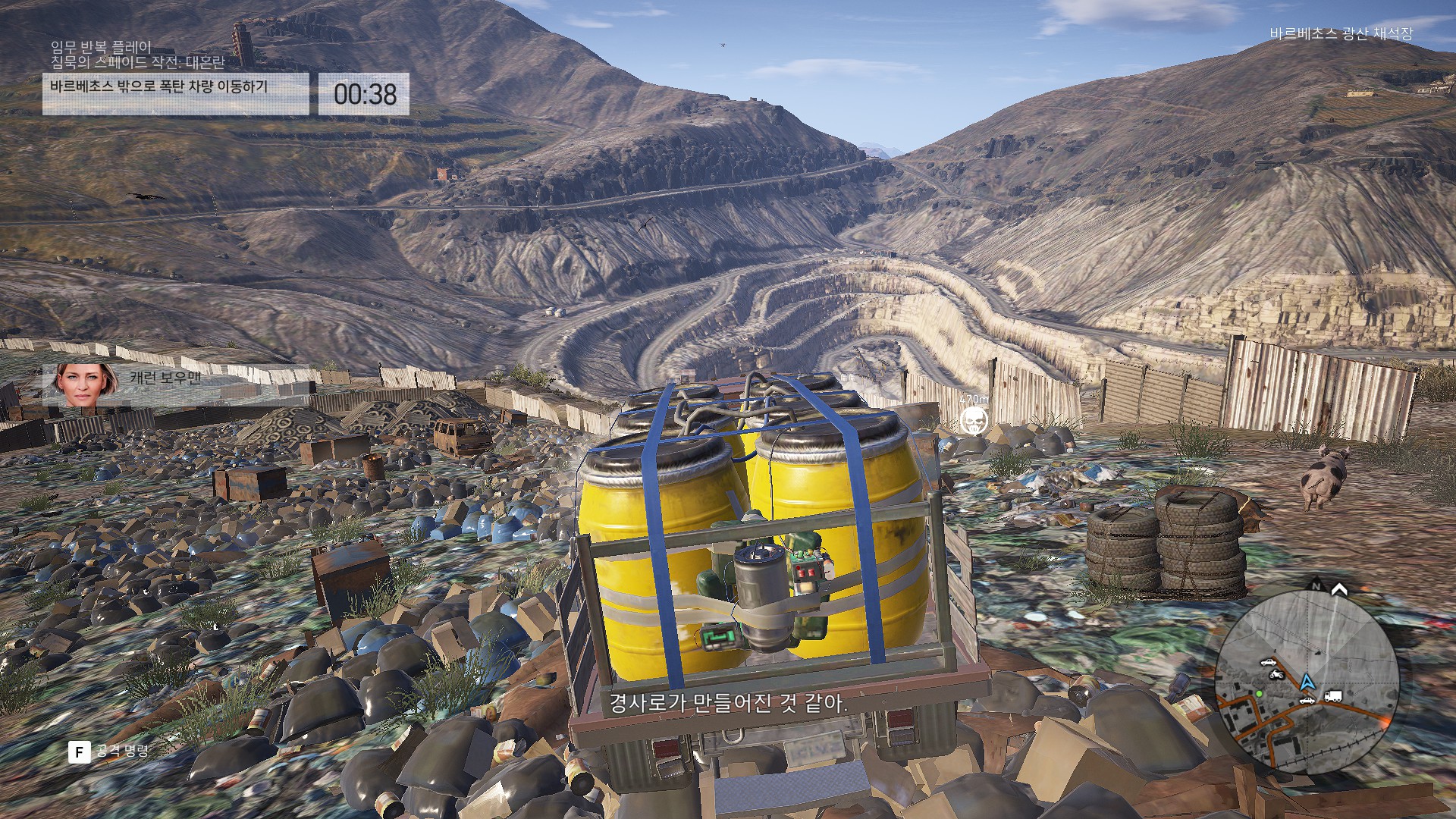
Task: Select the skull objective marker showing 470m
Action: click(974, 419)
